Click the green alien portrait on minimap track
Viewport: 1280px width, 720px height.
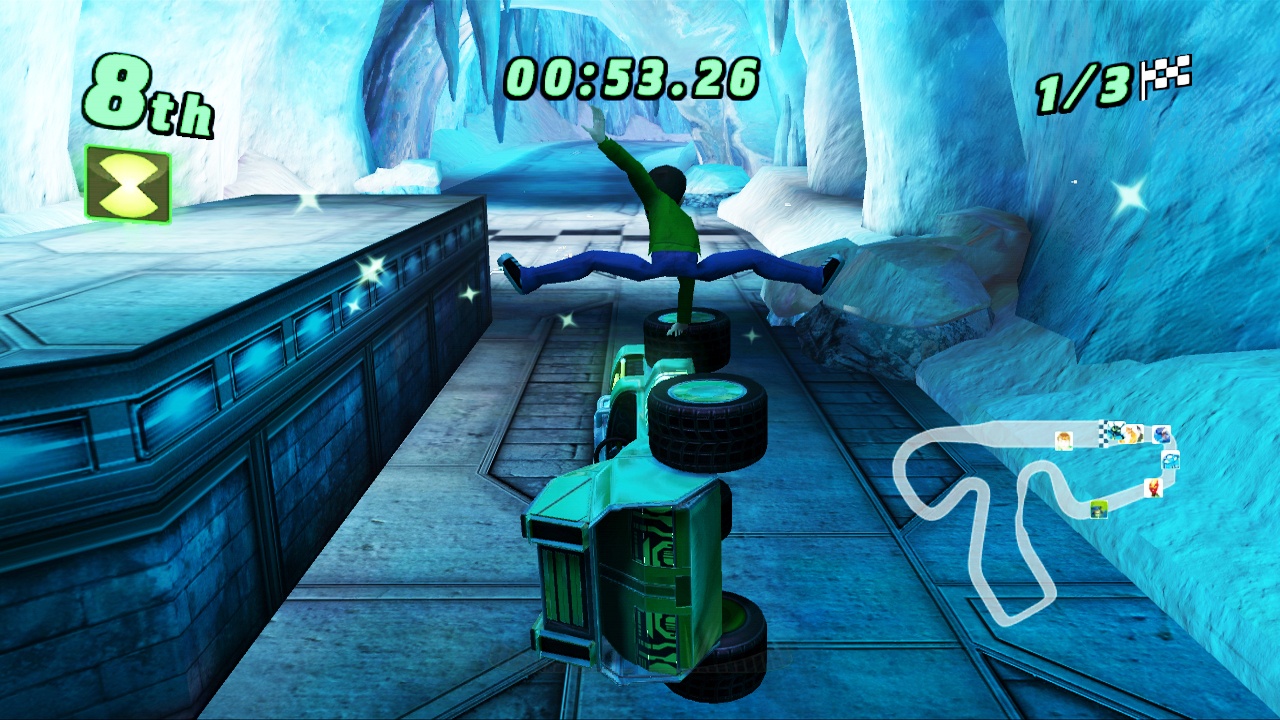[1114, 434]
